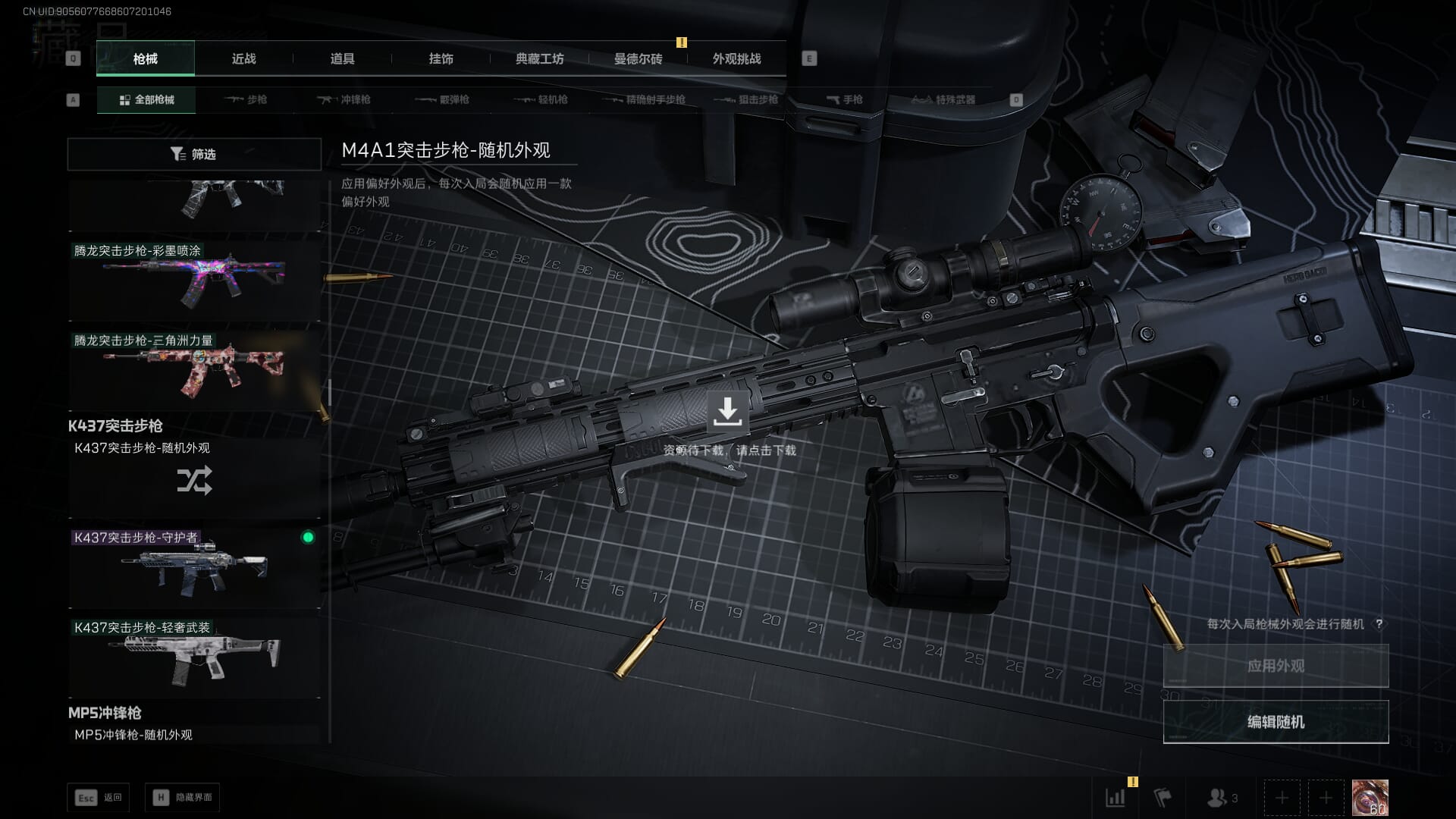The image size is (1456, 819).
Task: Open the 典藏工坊 workshop tab
Action: click(x=539, y=59)
